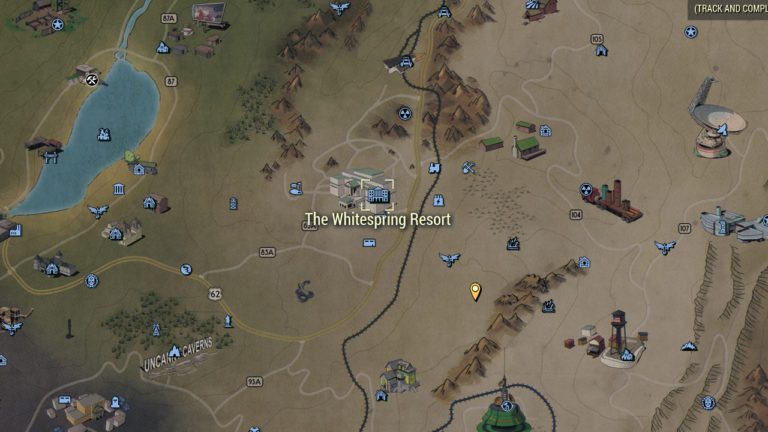The width and height of the screenshot is (768, 432).
Task: Click the yellow custom pin marker
Action: point(475,291)
